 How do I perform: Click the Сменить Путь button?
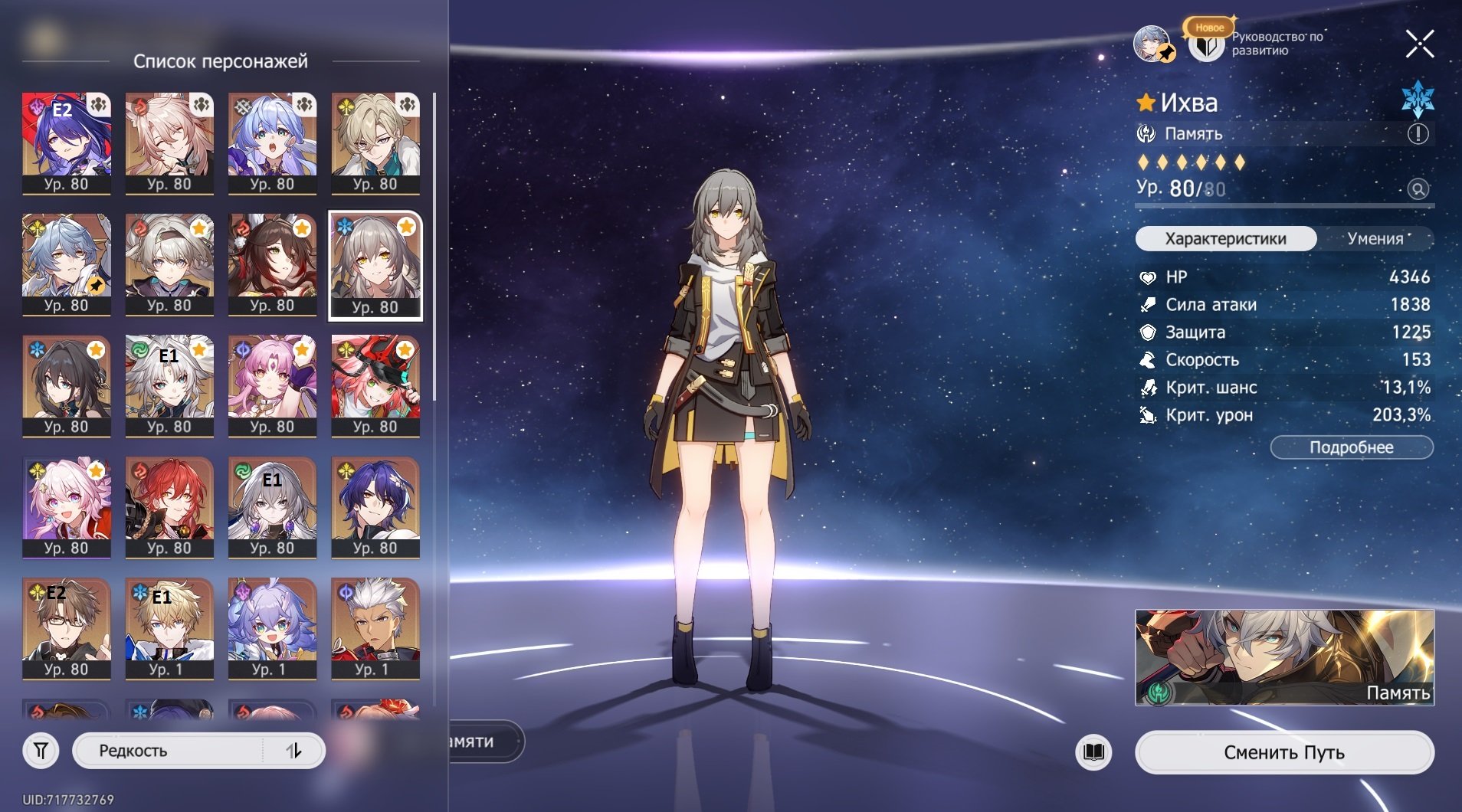(1283, 752)
